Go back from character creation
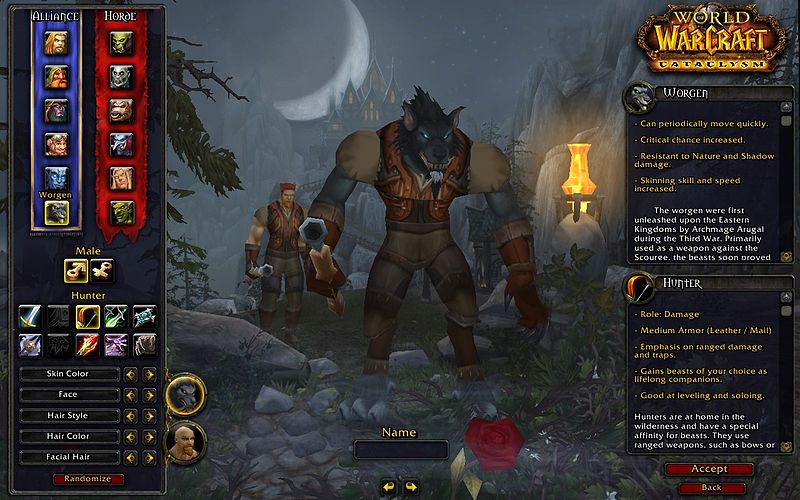Viewport: 800px width, 500px height. (710, 487)
